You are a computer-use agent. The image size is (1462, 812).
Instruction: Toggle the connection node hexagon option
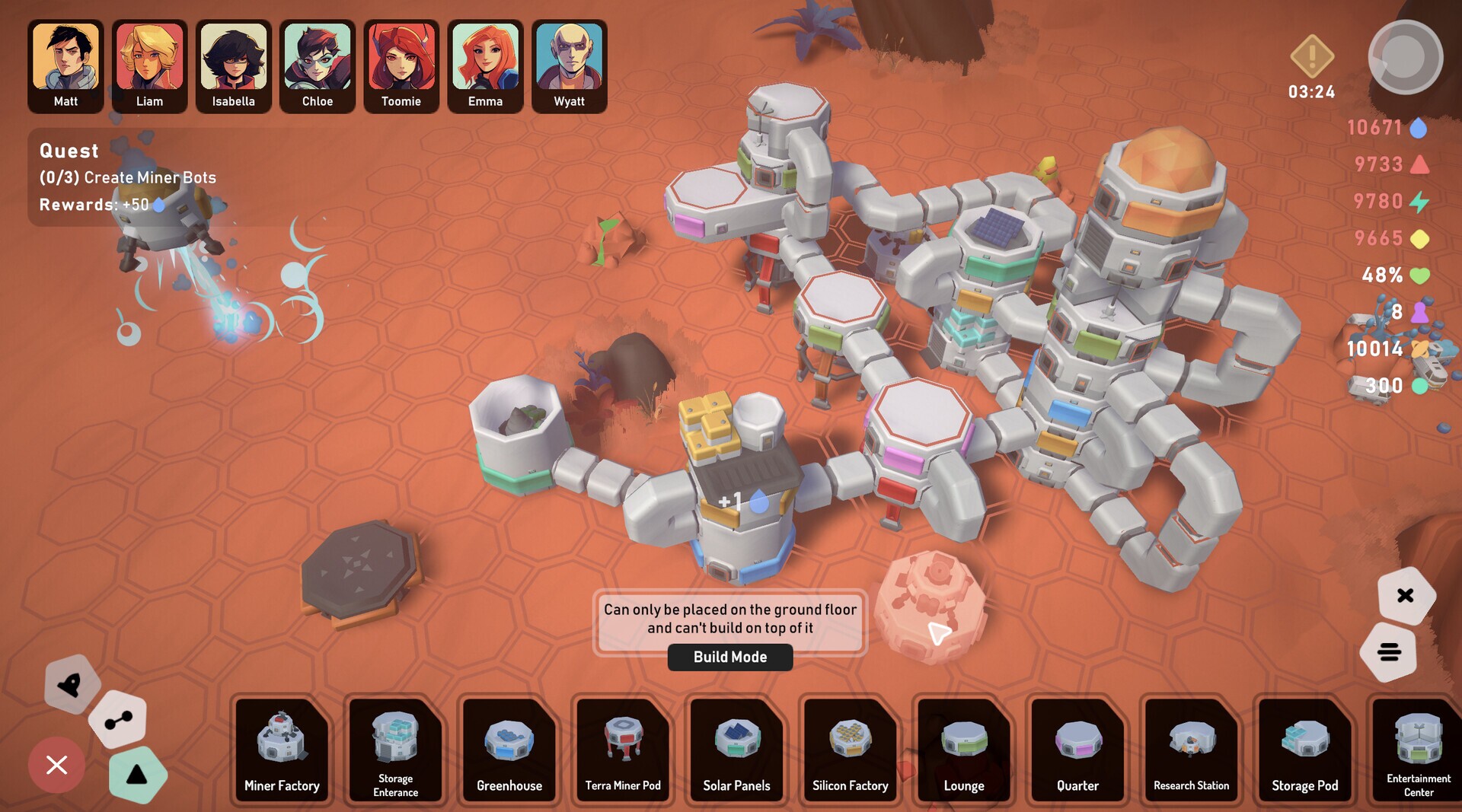[x=118, y=720]
